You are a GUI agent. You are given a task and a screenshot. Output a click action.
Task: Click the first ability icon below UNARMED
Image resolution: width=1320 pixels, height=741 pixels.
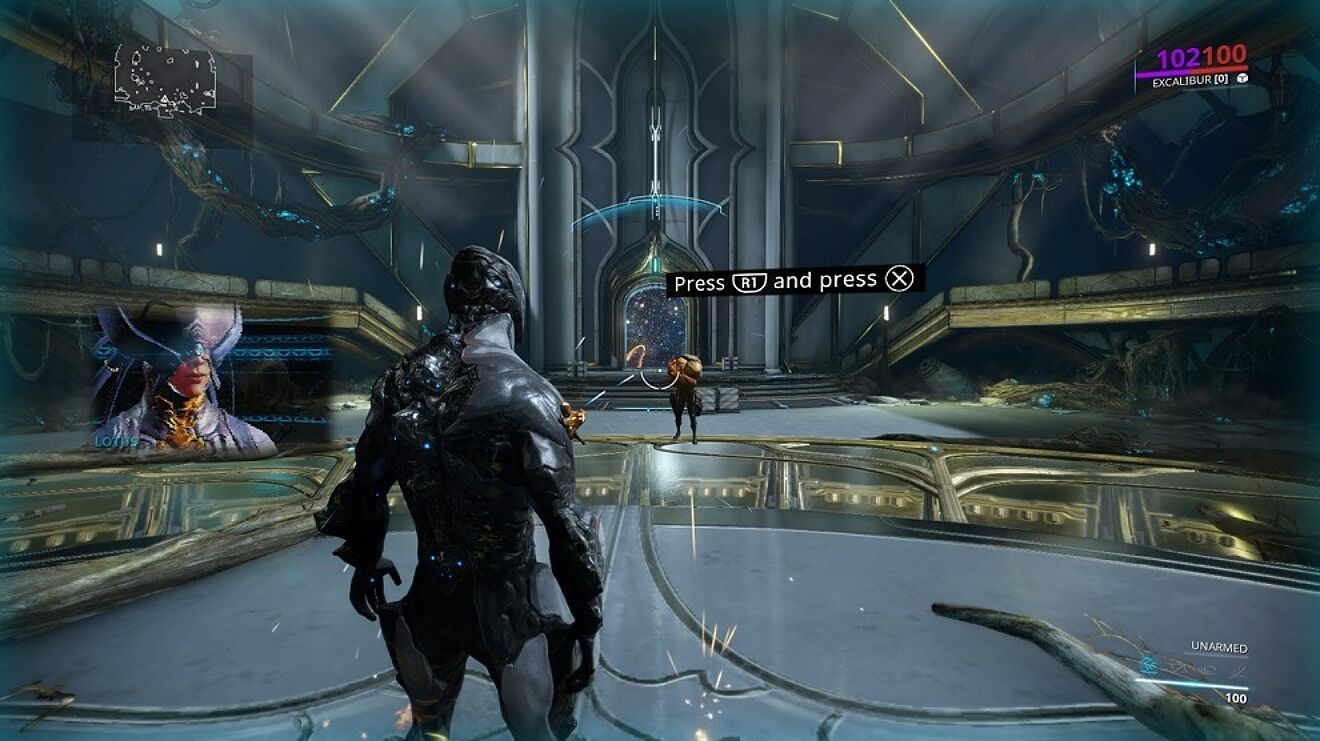(x=1150, y=668)
